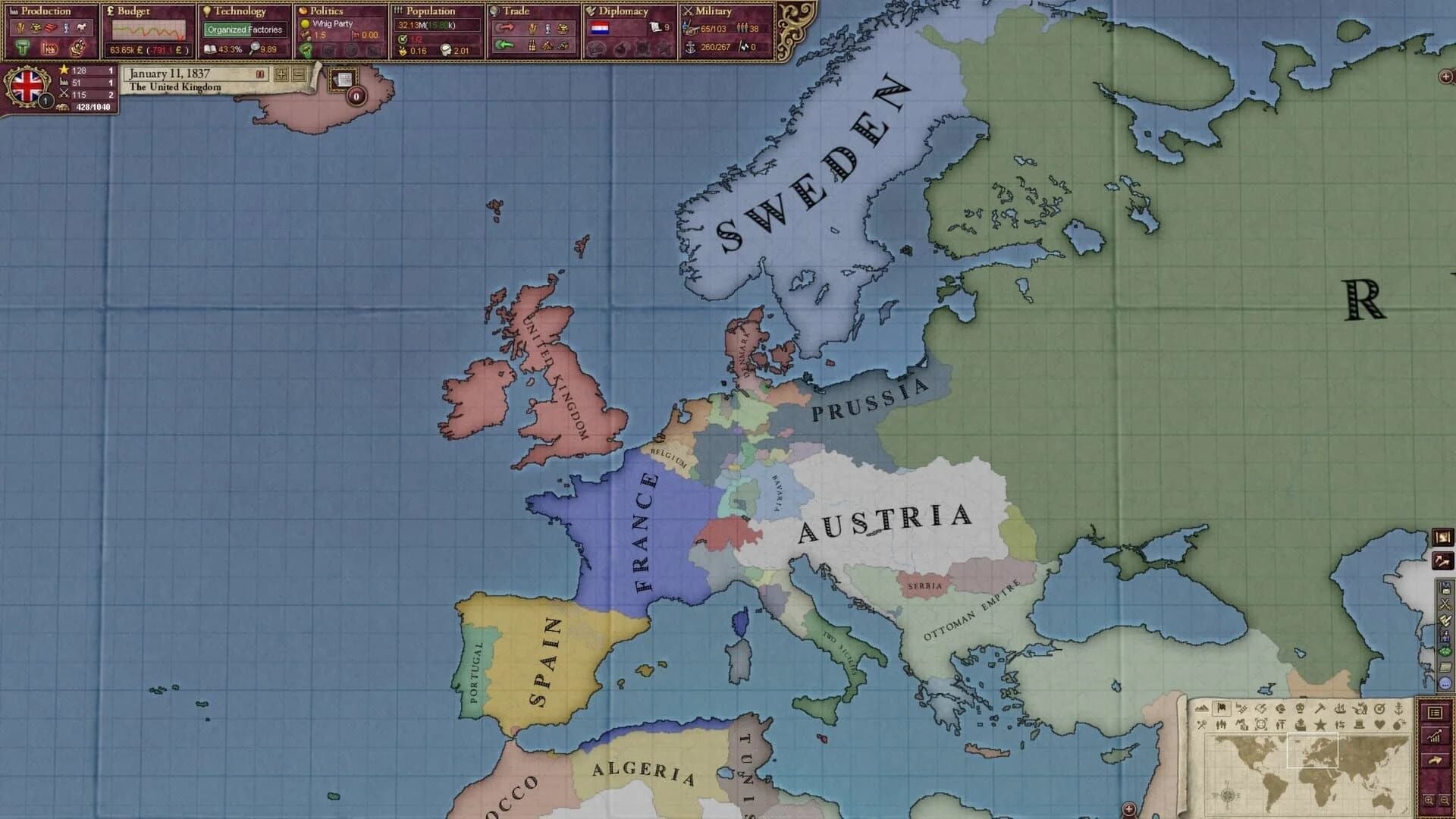The width and height of the screenshot is (1456, 819).
Task: Switch to political mapmode flag icon on minimap
Action: click(x=1221, y=708)
